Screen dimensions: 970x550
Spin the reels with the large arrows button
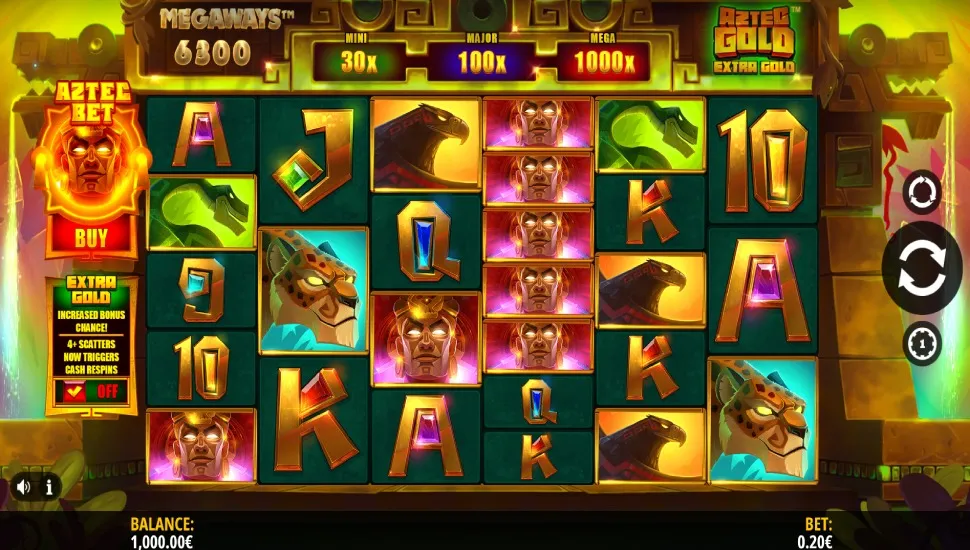(921, 267)
